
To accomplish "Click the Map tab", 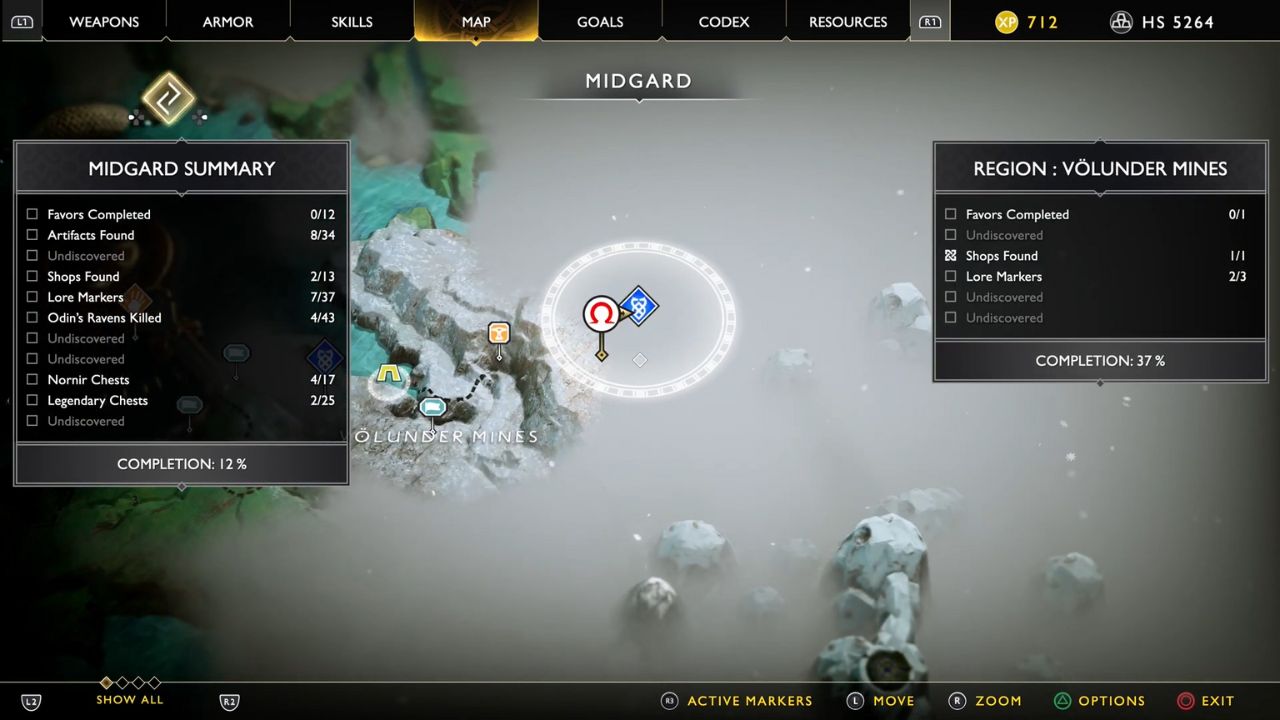I will click(x=476, y=22).
